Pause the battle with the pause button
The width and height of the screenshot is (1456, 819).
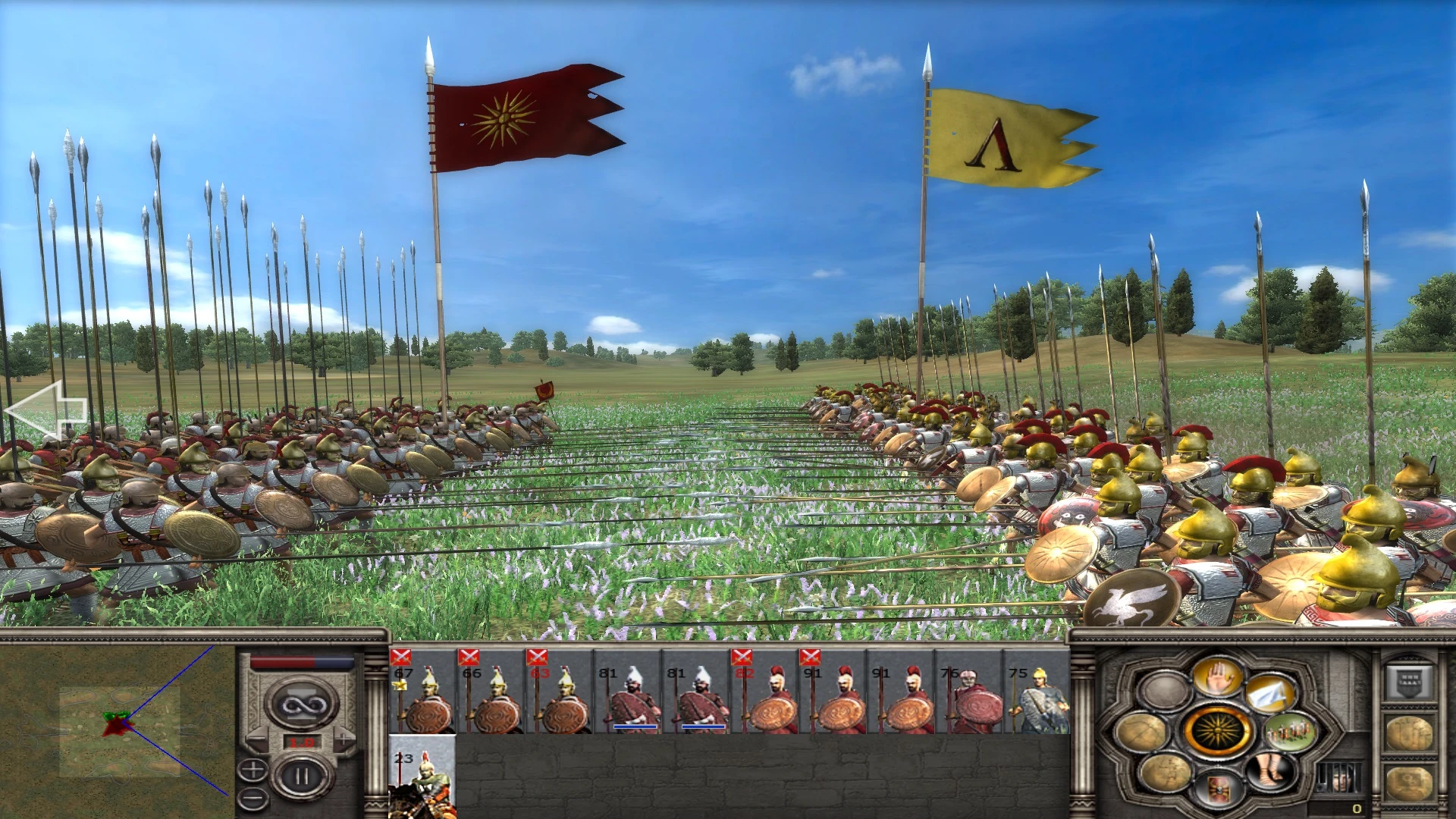coord(302,775)
